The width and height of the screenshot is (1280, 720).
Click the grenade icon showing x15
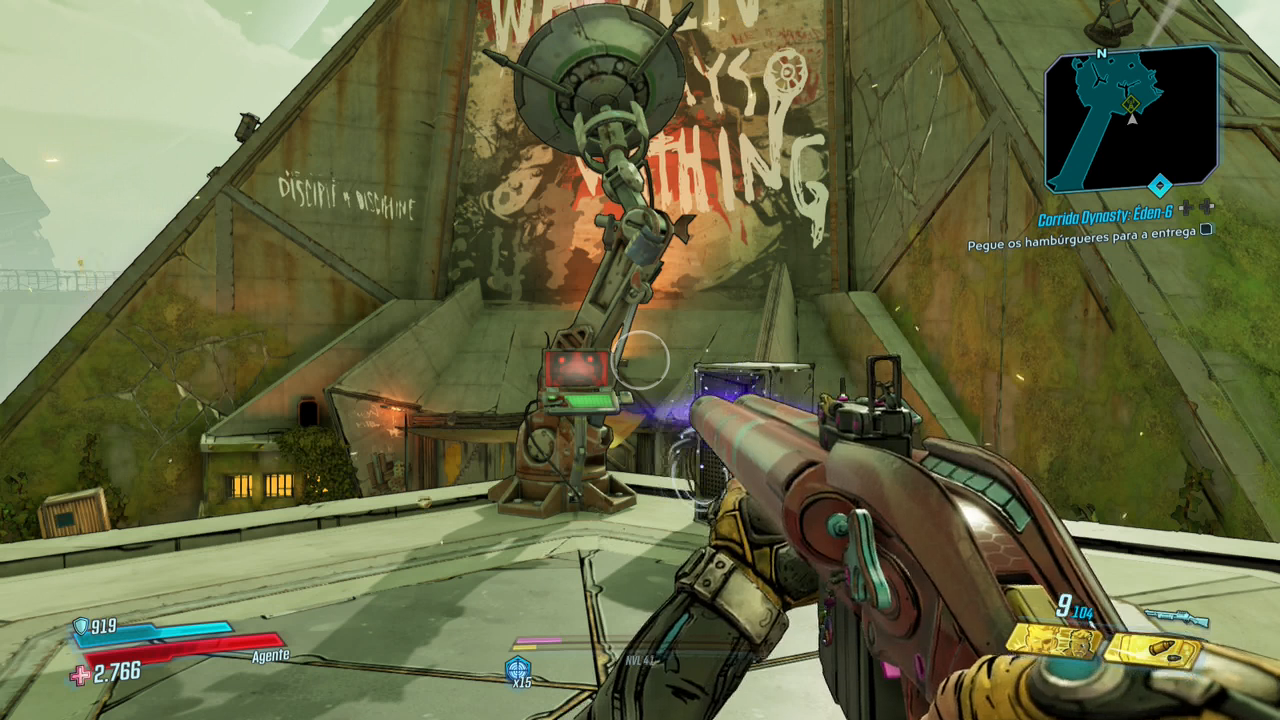[x=518, y=669]
